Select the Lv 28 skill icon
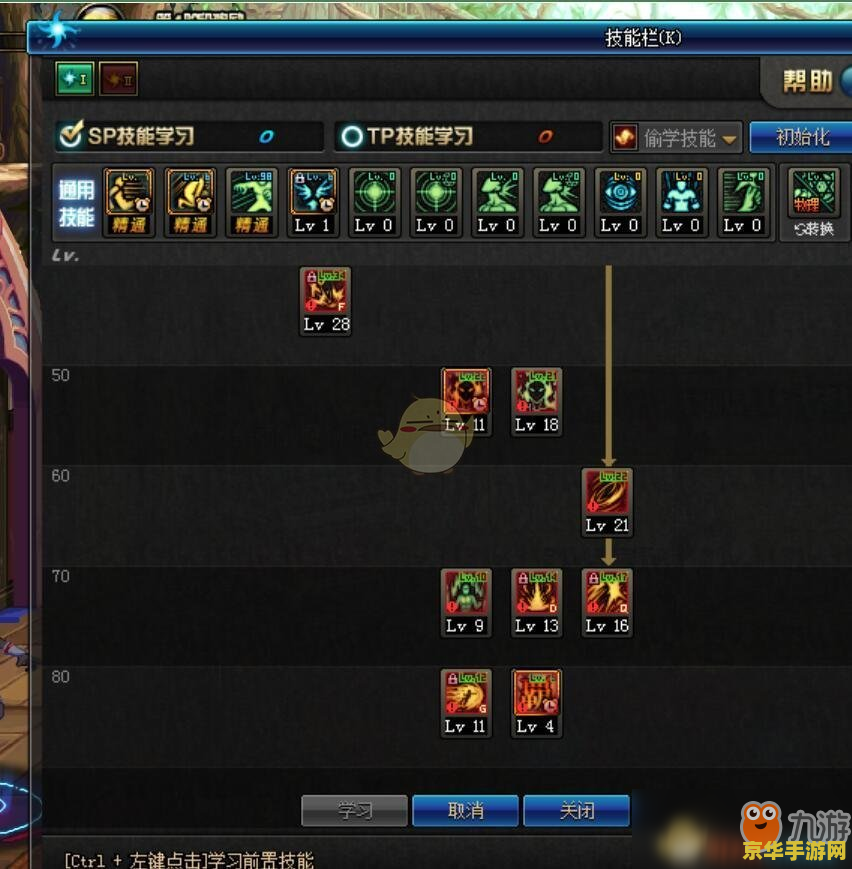Image resolution: width=852 pixels, height=869 pixels. (326, 292)
